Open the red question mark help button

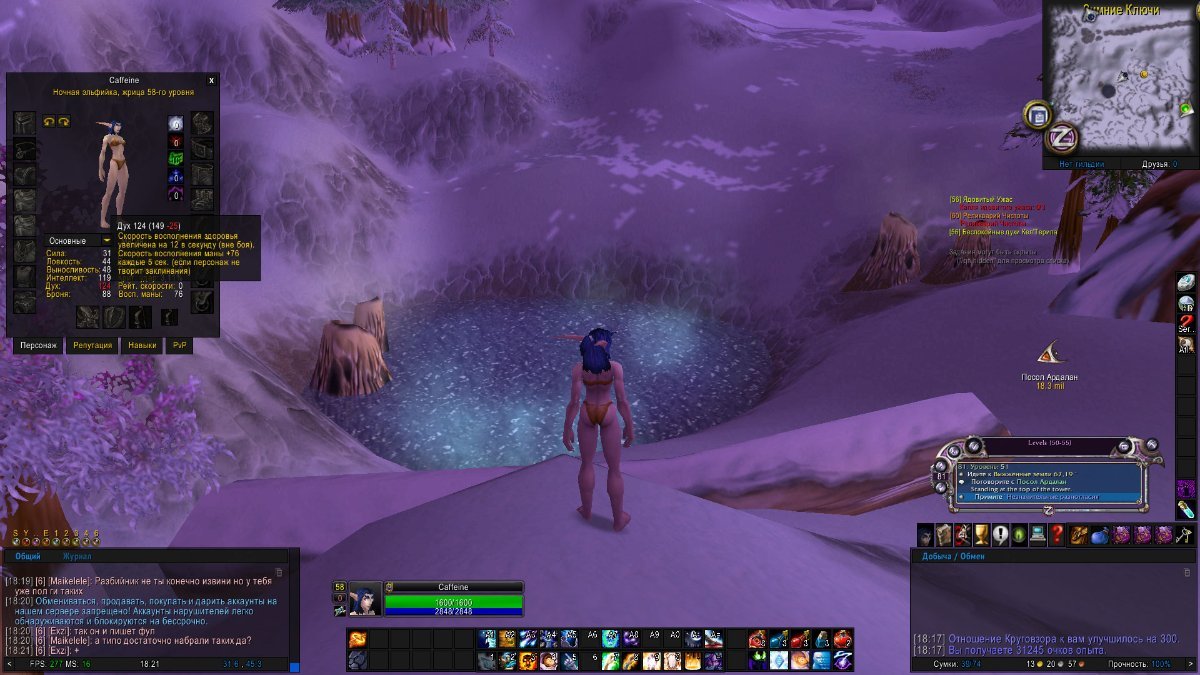pyautogui.click(x=1057, y=535)
